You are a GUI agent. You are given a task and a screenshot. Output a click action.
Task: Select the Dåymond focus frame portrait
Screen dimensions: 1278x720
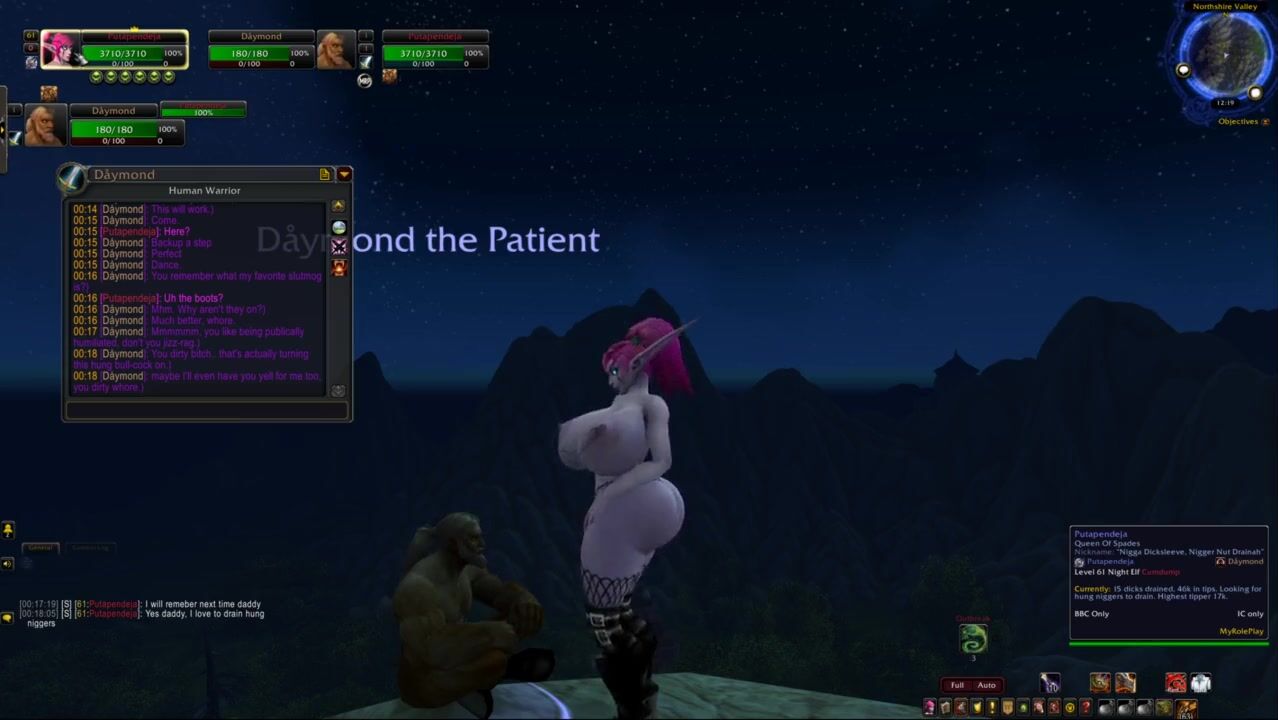[45, 126]
